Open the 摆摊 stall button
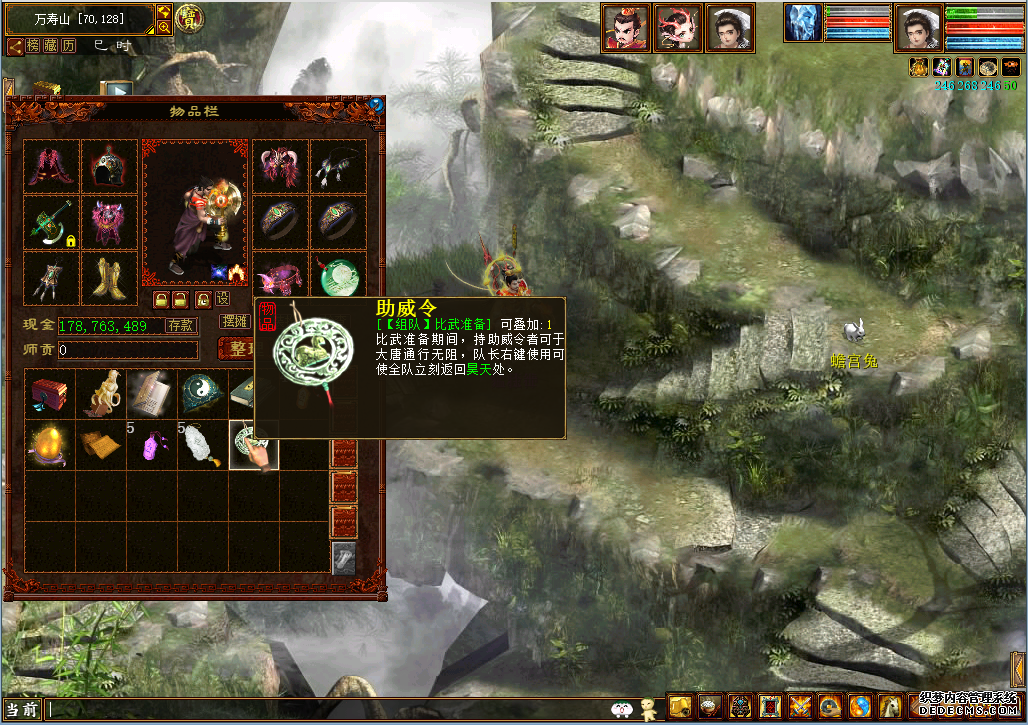Image resolution: width=1028 pixels, height=725 pixels. point(235,322)
